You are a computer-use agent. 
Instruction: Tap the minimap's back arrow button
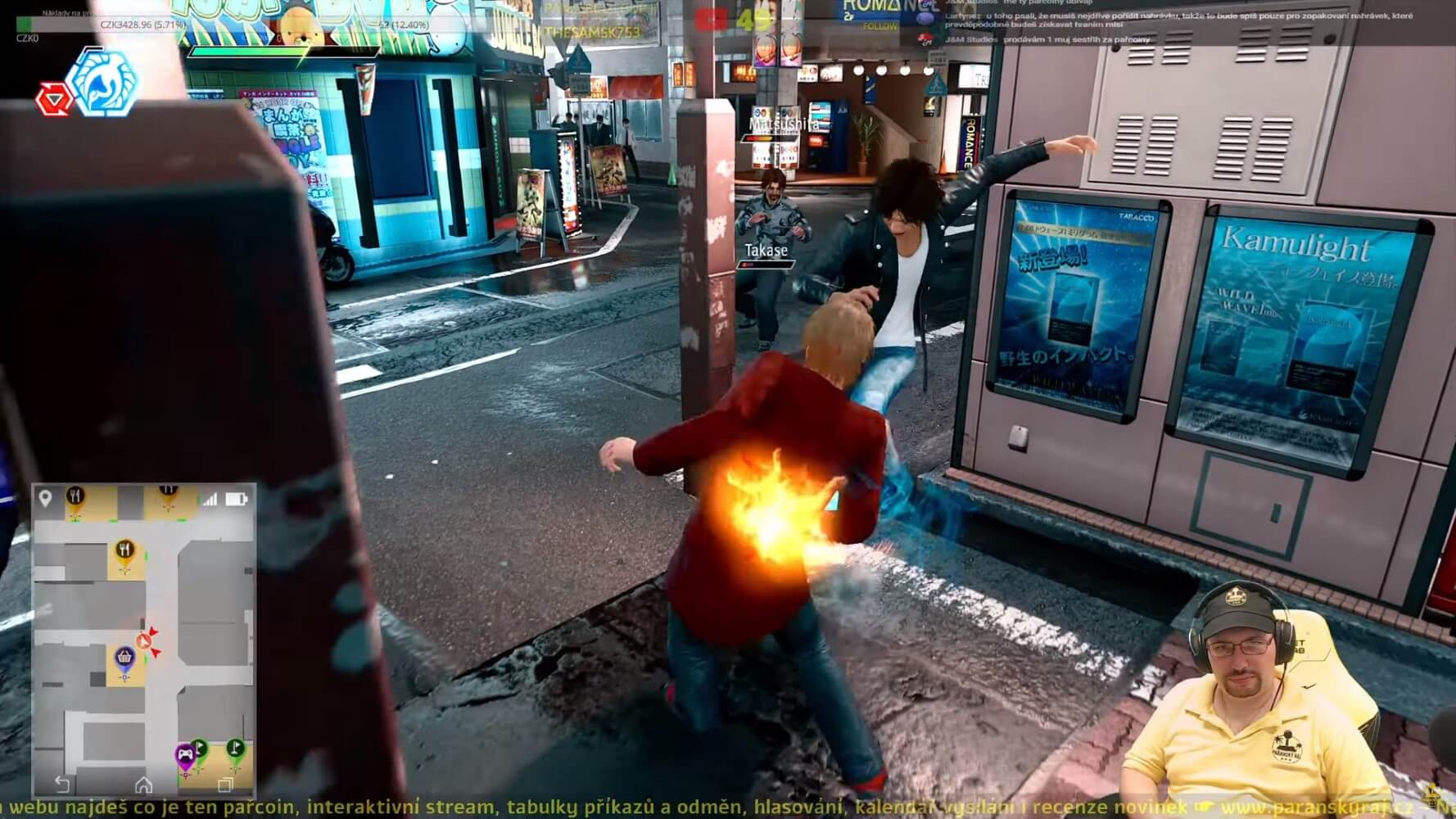pyautogui.click(x=61, y=785)
